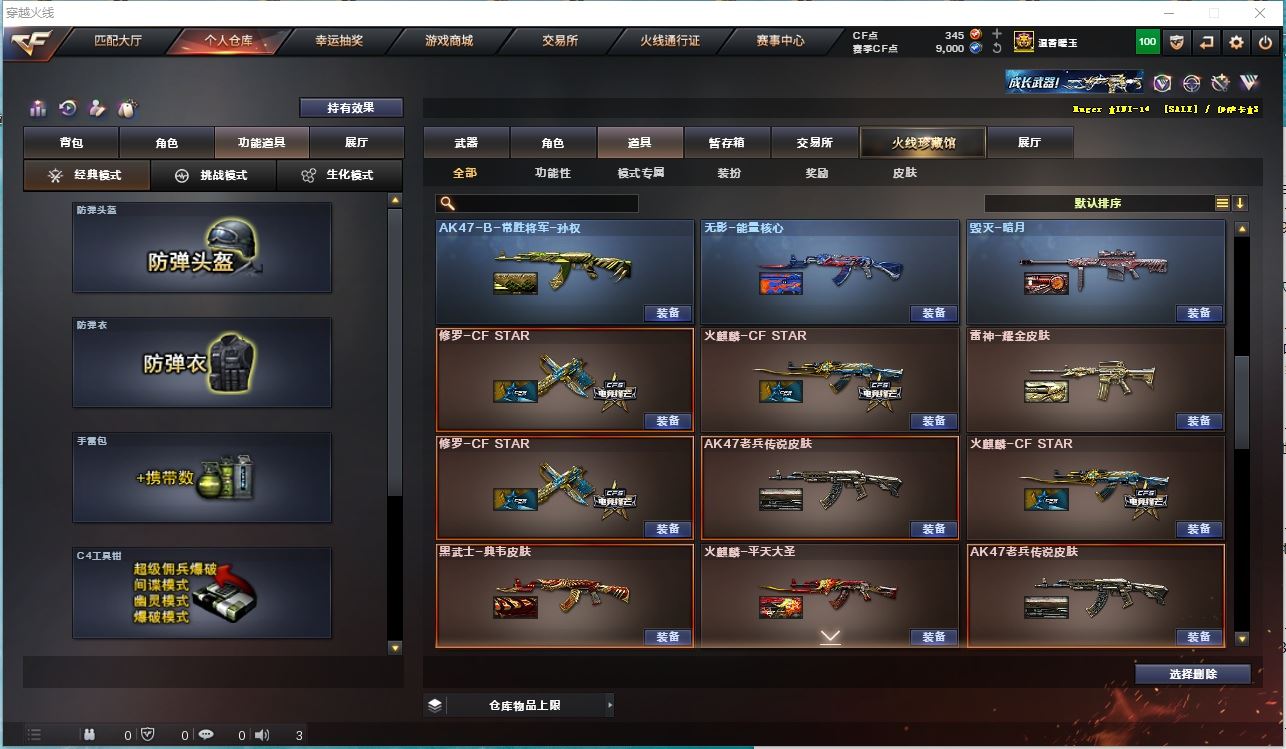Select the 挑战模式 challenge mode tab
Image resolution: width=1286 pixels, height=749 pixels.
pyautogui.click(x=214, y=175)
